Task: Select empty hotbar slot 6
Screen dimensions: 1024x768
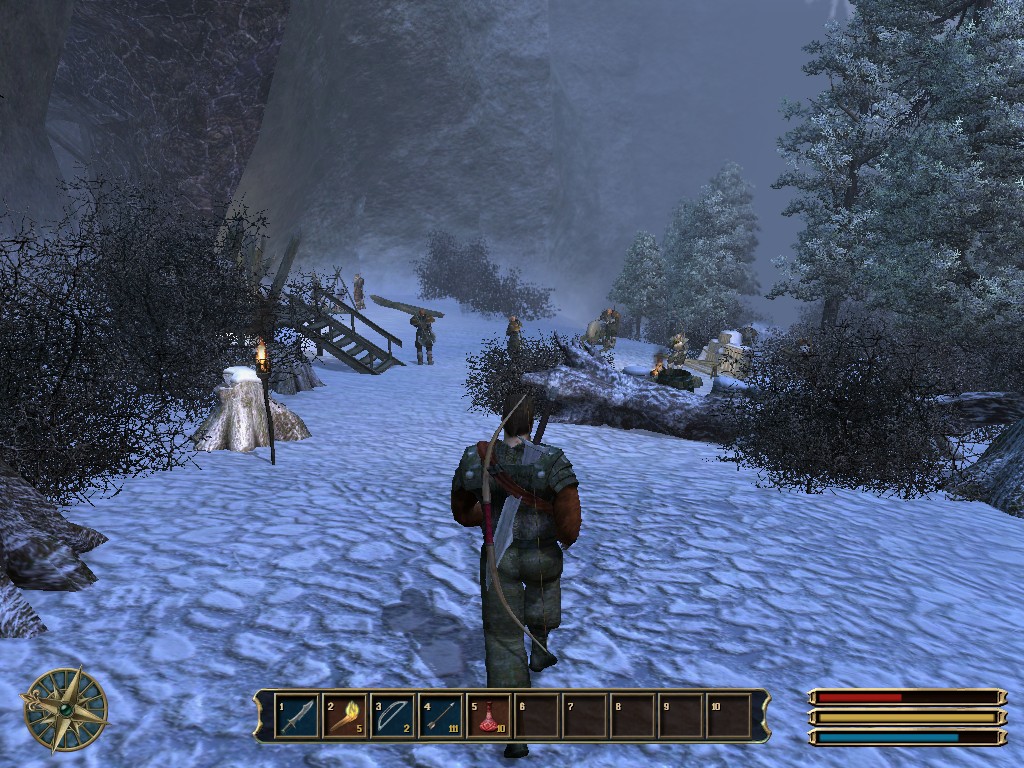Action: point(537,716)
